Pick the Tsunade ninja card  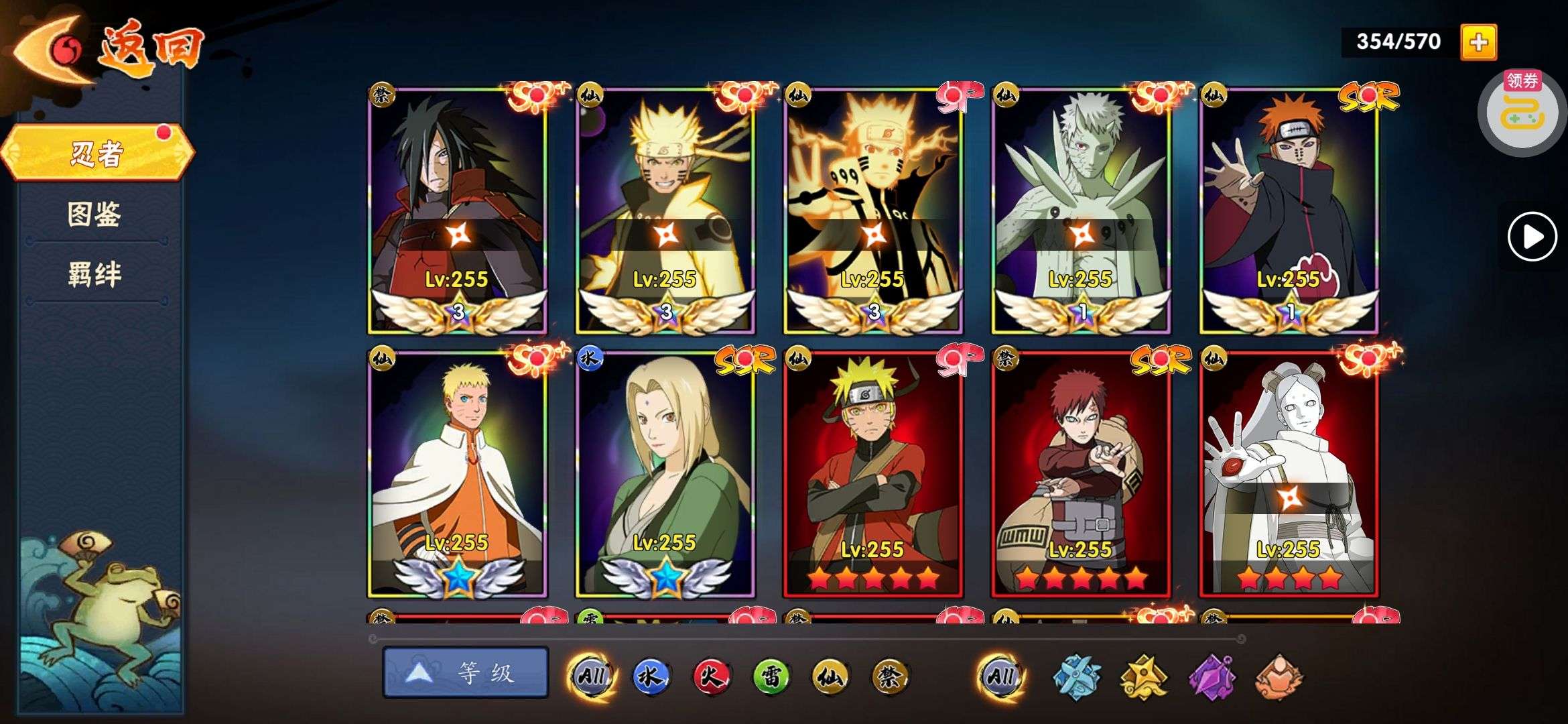665,473
